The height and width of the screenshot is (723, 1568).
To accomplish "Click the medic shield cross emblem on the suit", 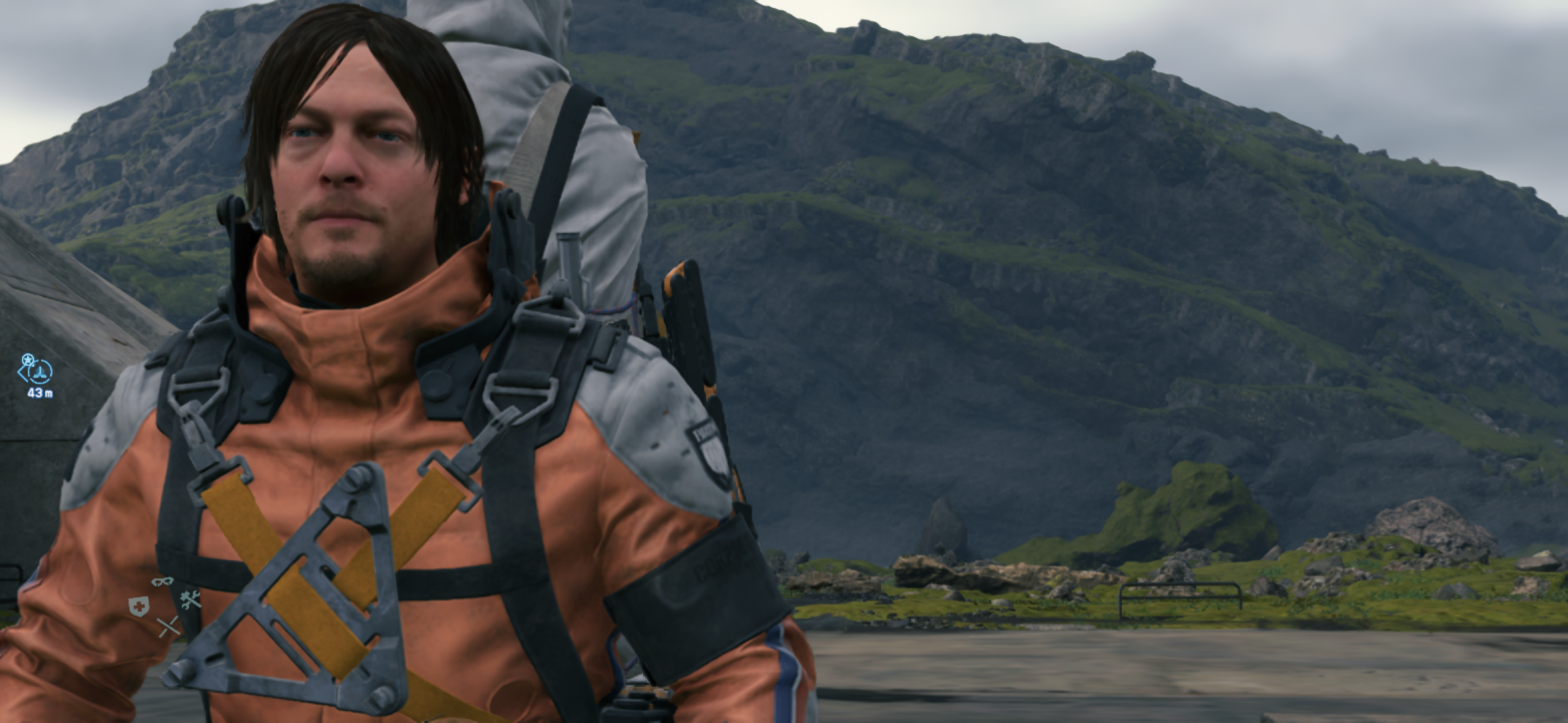I will [x=138, y=606].
